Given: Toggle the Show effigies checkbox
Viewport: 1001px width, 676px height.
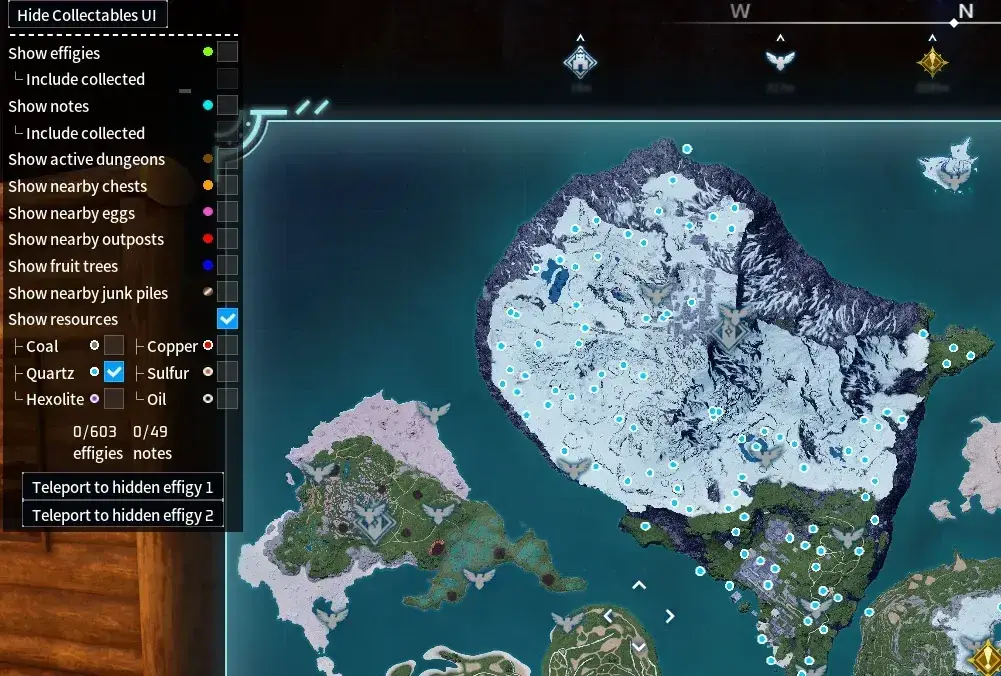Looking at the screenshot, I should (228, 52).
